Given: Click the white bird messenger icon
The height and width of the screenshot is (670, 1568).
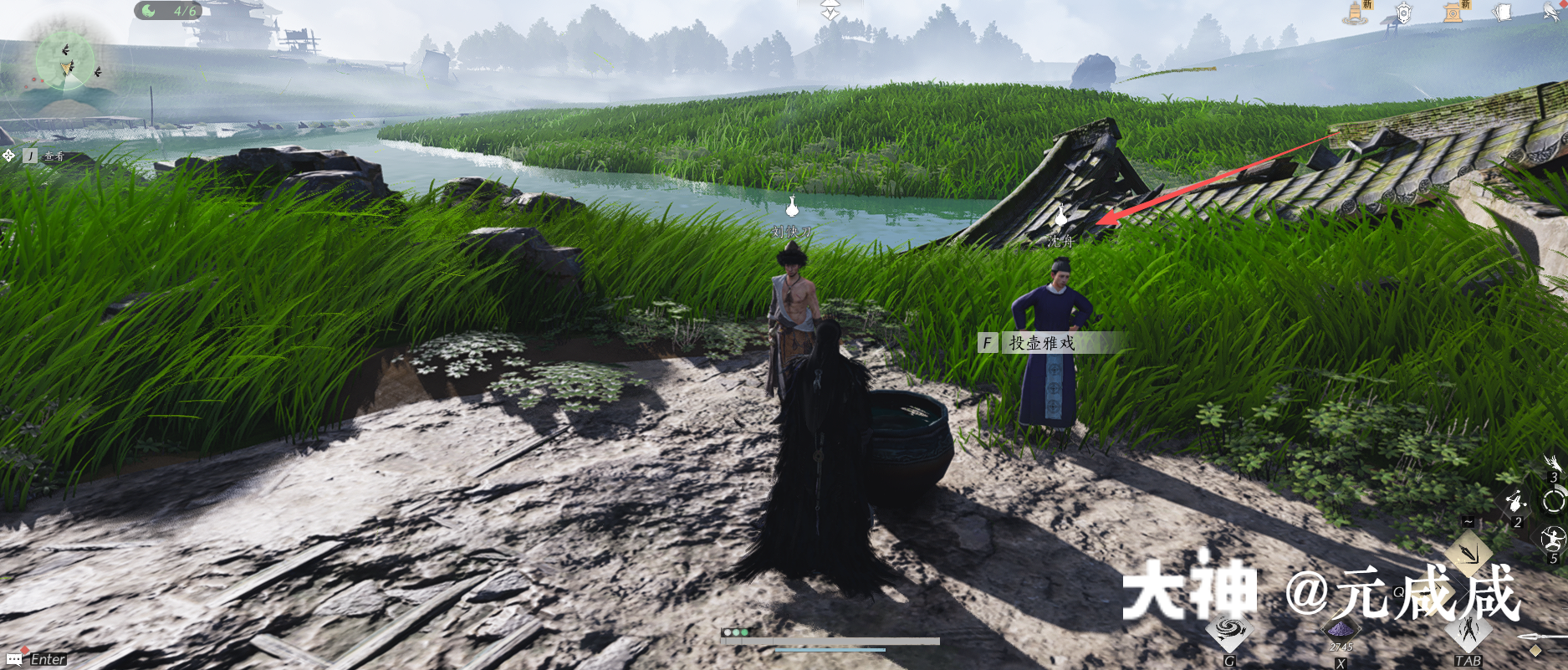Looking at the screenshot, I should coord(1551,13).
